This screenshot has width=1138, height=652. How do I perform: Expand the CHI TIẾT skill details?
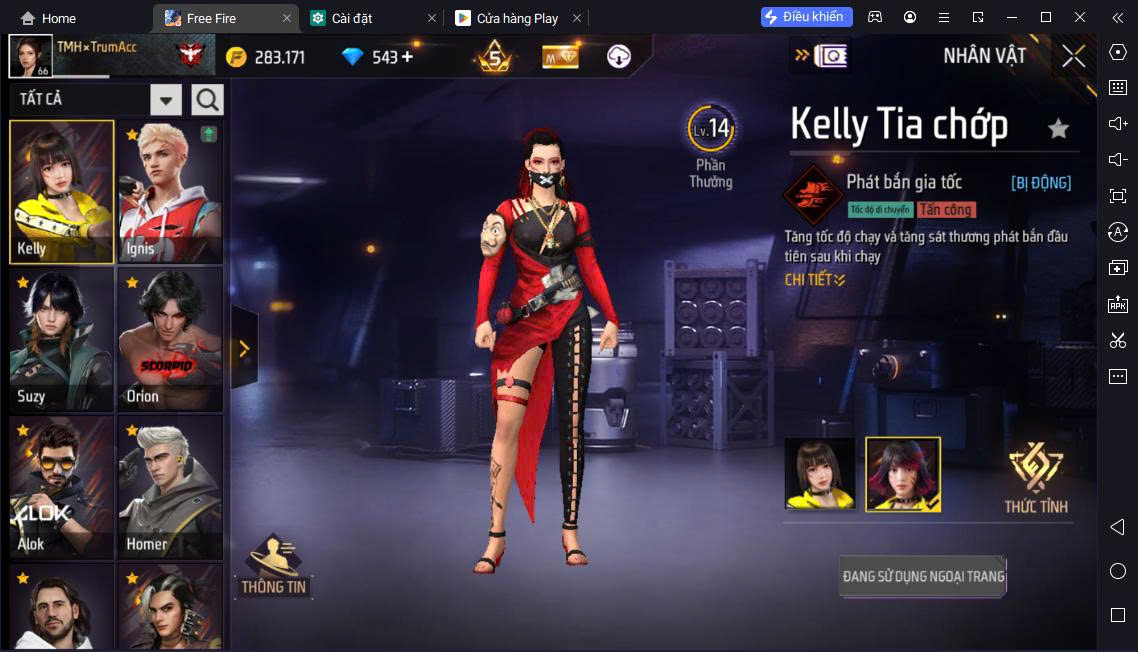tap(815, 280)
